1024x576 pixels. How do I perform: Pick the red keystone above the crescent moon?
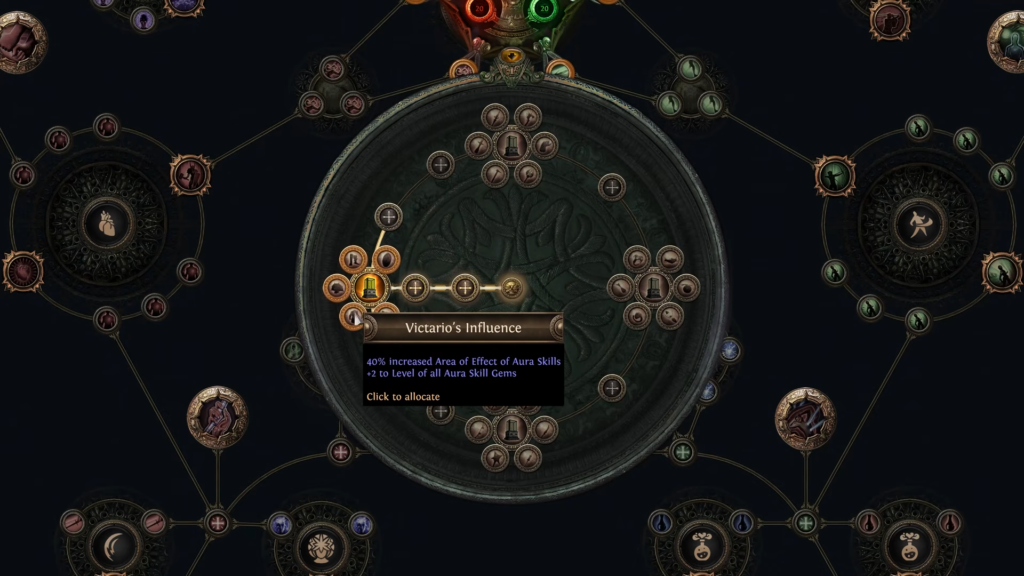click(217, 417)
